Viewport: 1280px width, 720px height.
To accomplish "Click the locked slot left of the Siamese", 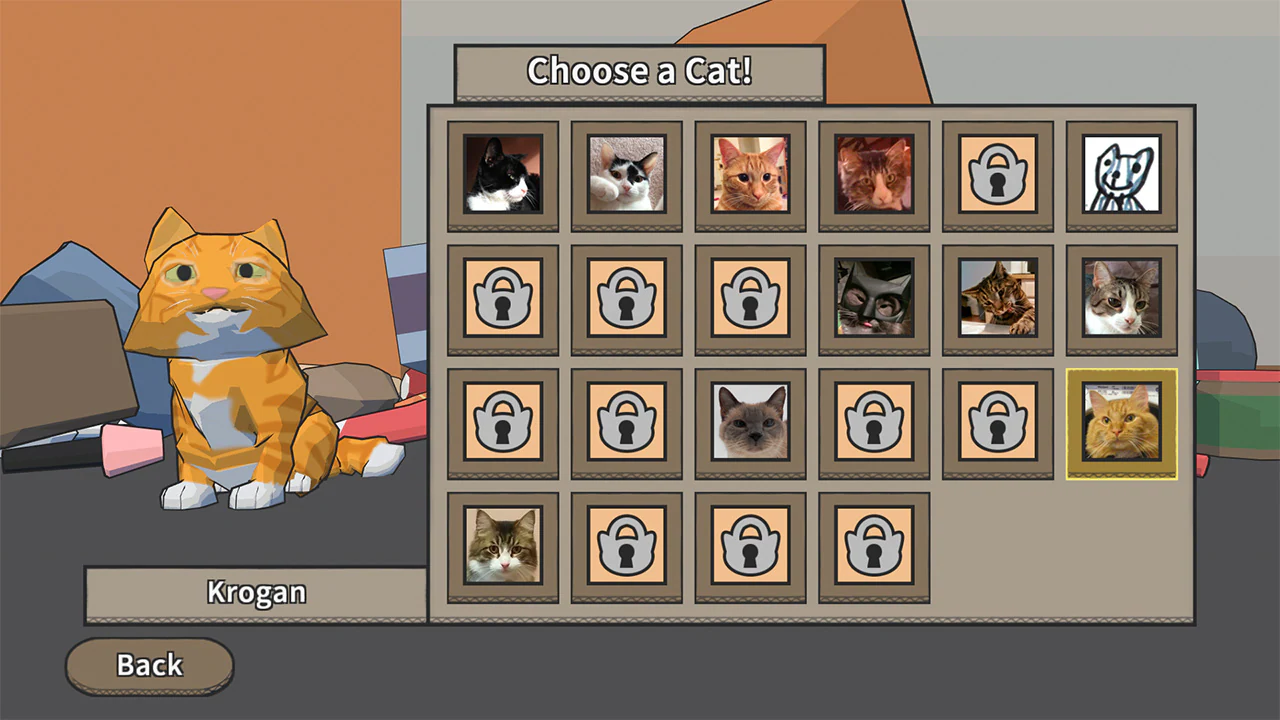I will click(x=626, y=422).
